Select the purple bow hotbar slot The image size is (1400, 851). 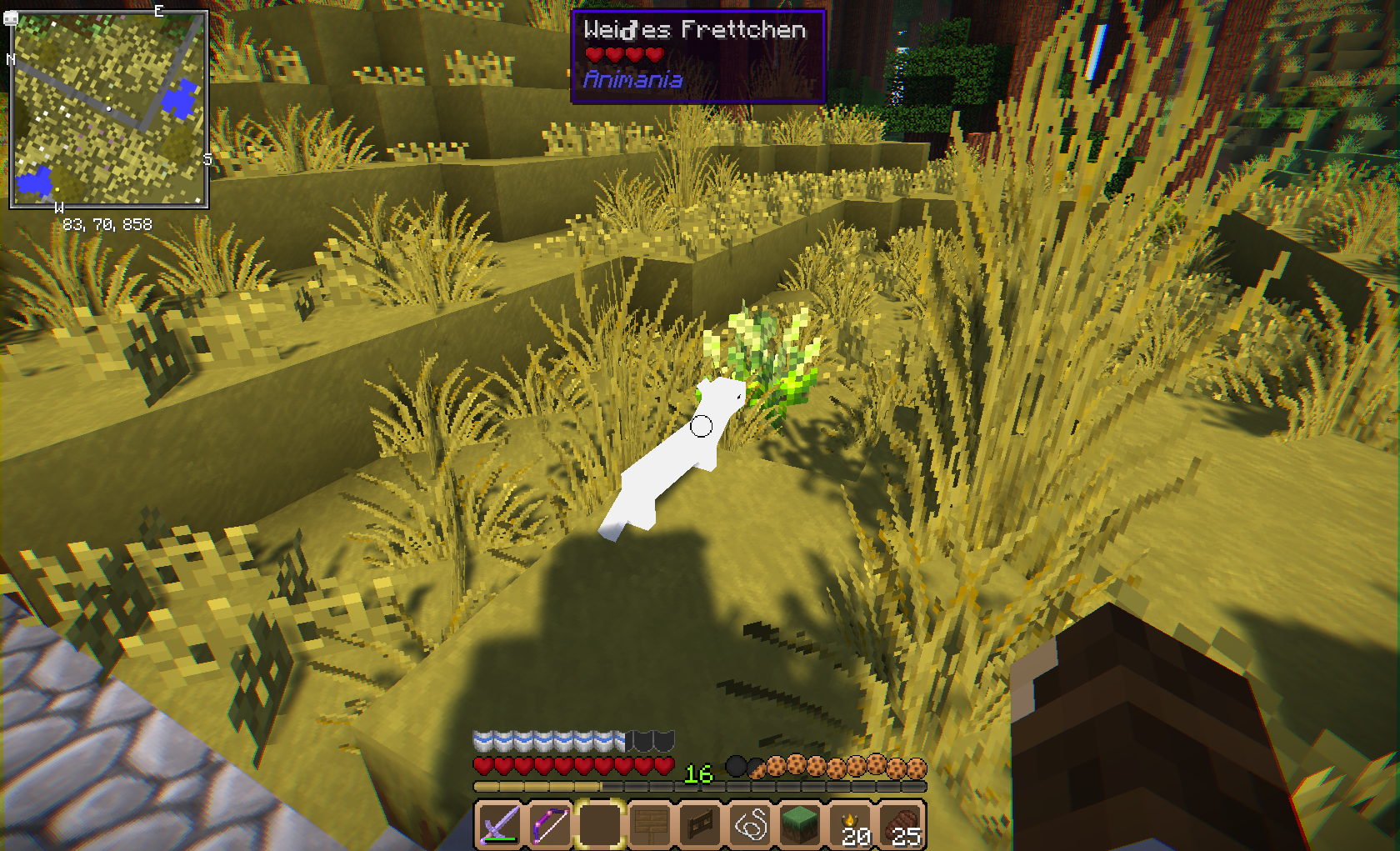[549, 825]
